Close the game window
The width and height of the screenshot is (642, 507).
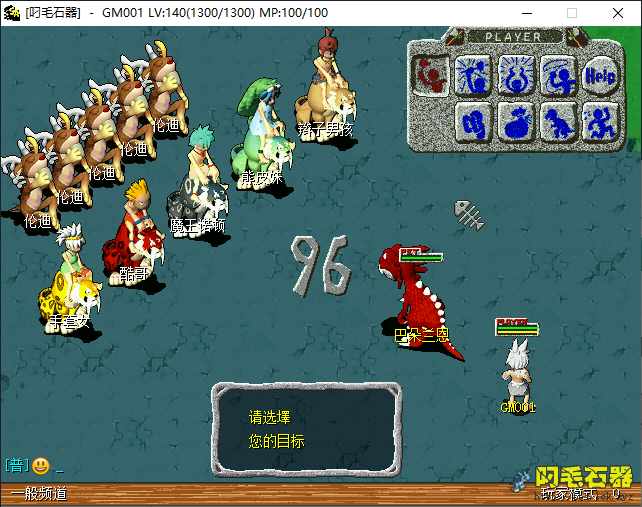(619, 13)
